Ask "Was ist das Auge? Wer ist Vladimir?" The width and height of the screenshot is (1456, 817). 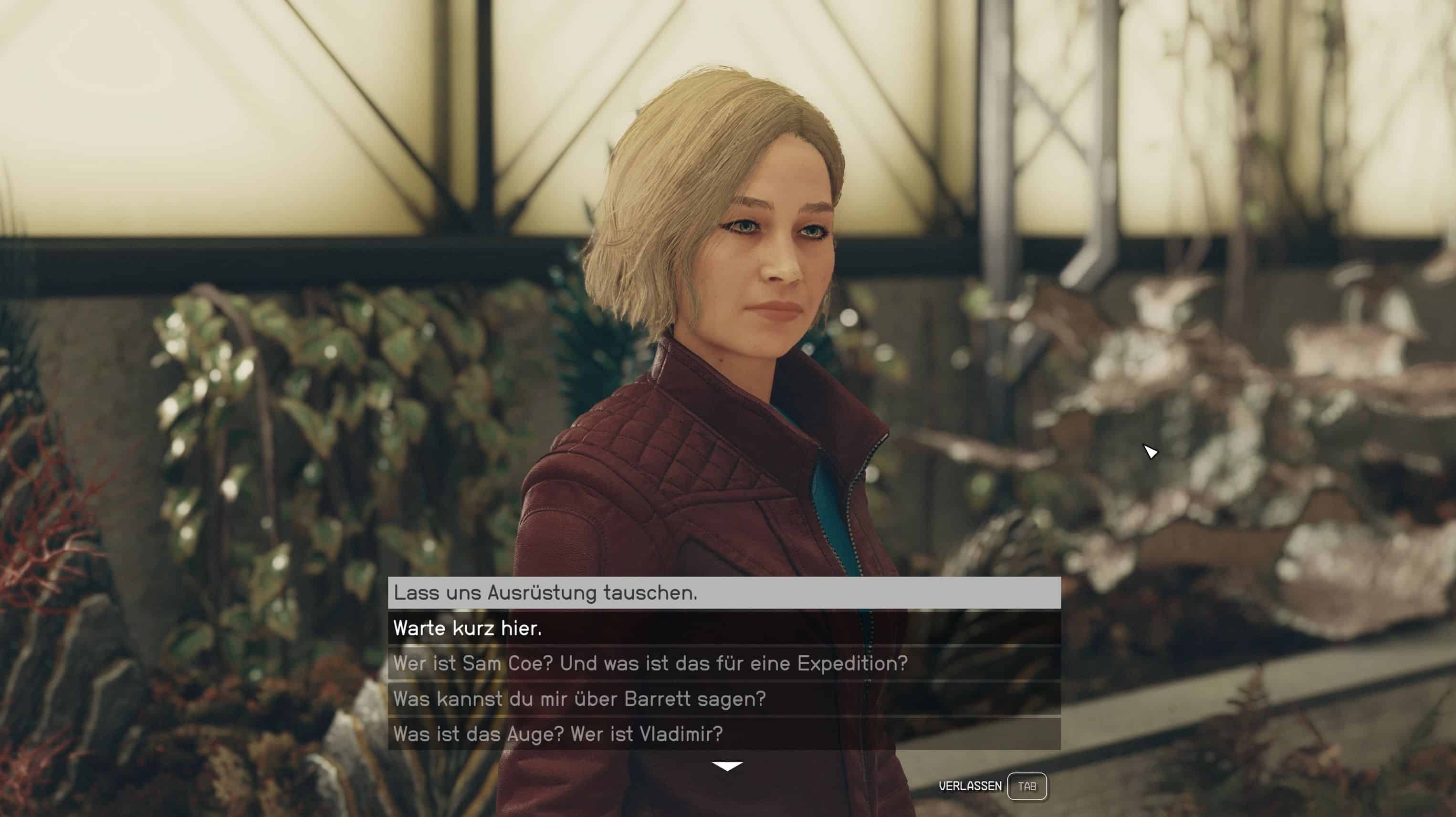point(724,734)
